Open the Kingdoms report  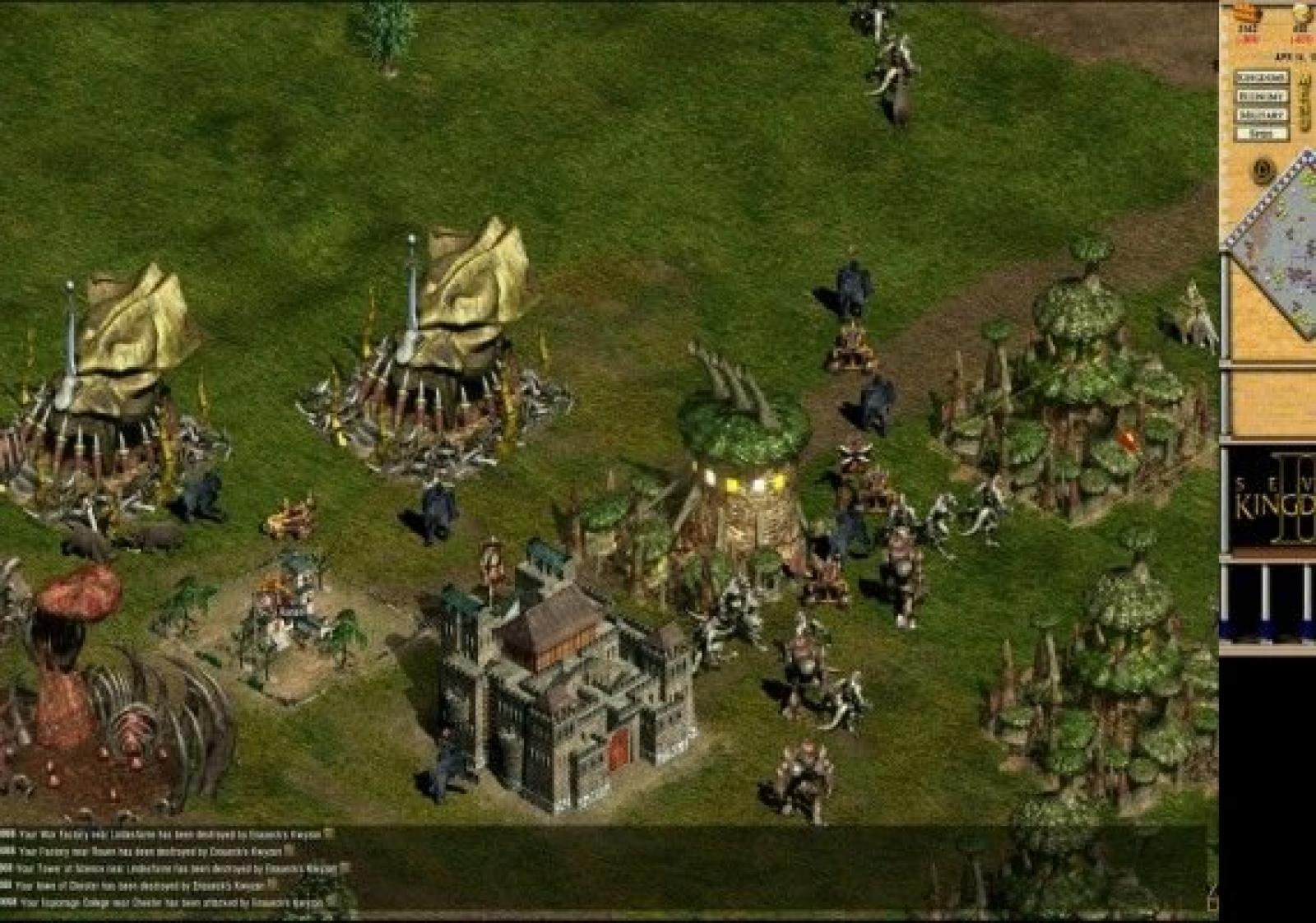[x=1262, y=77]
